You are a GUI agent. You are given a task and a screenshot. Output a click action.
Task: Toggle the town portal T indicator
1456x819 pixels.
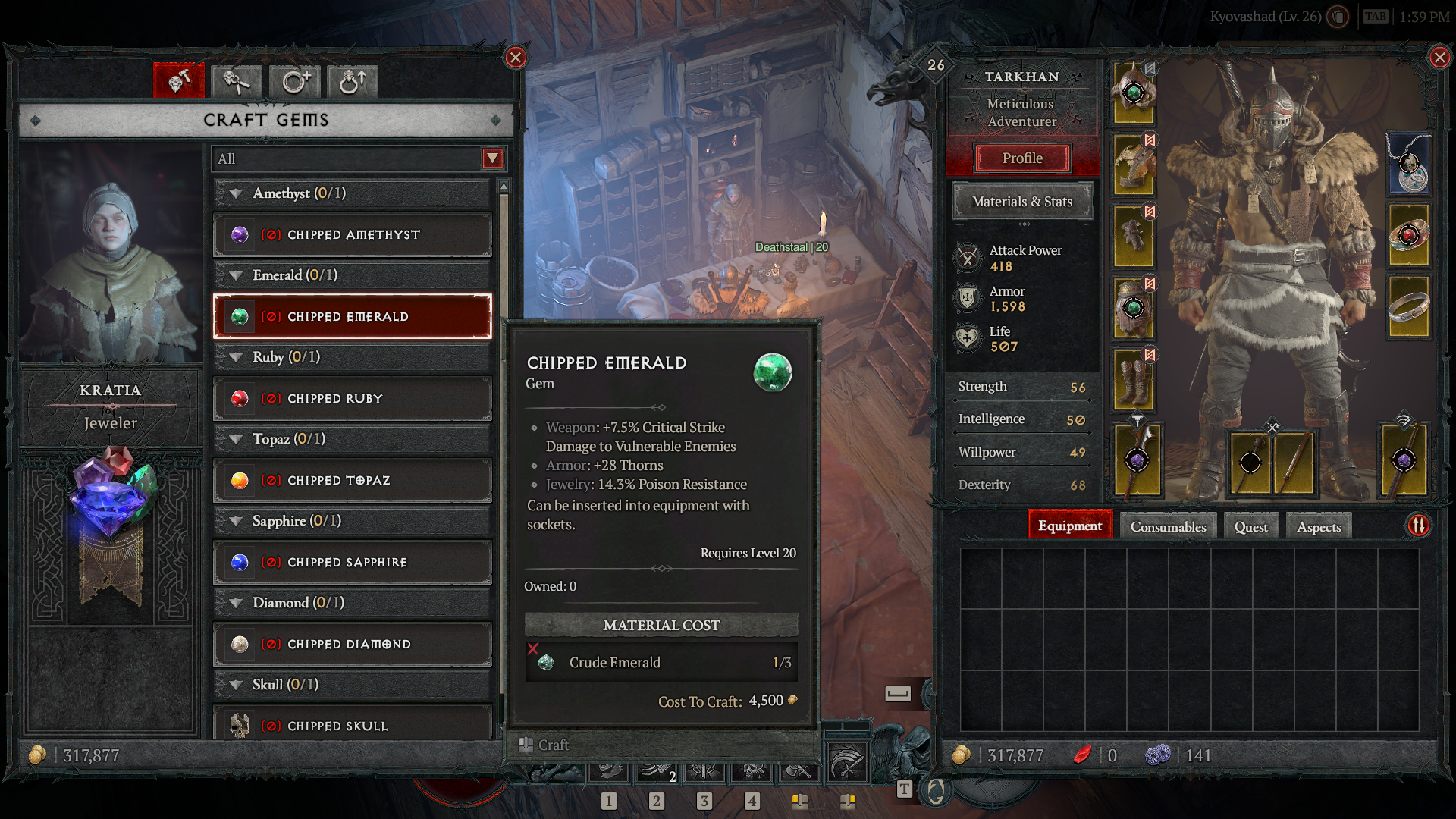[904, 788]
